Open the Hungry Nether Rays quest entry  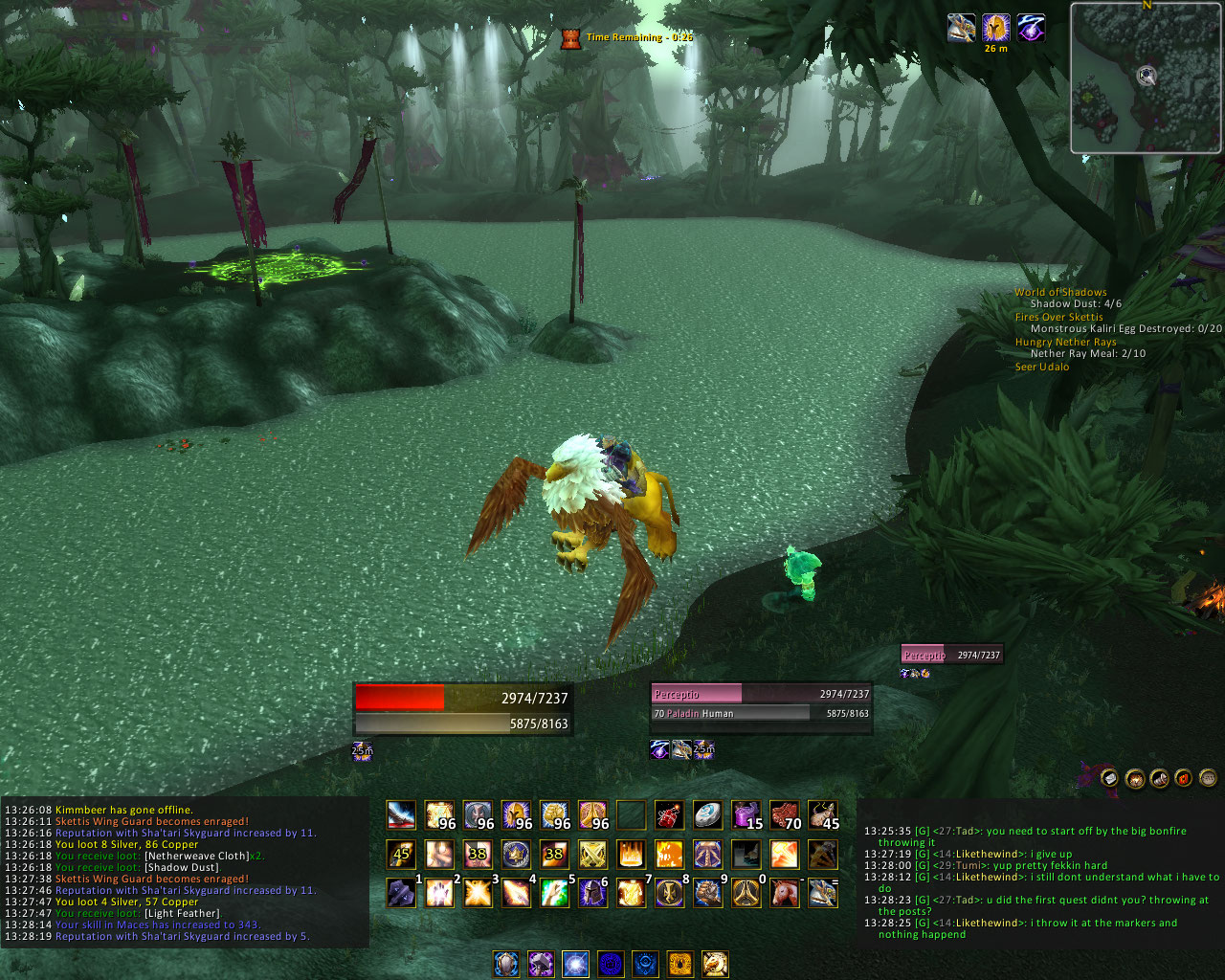[1065, 342]
